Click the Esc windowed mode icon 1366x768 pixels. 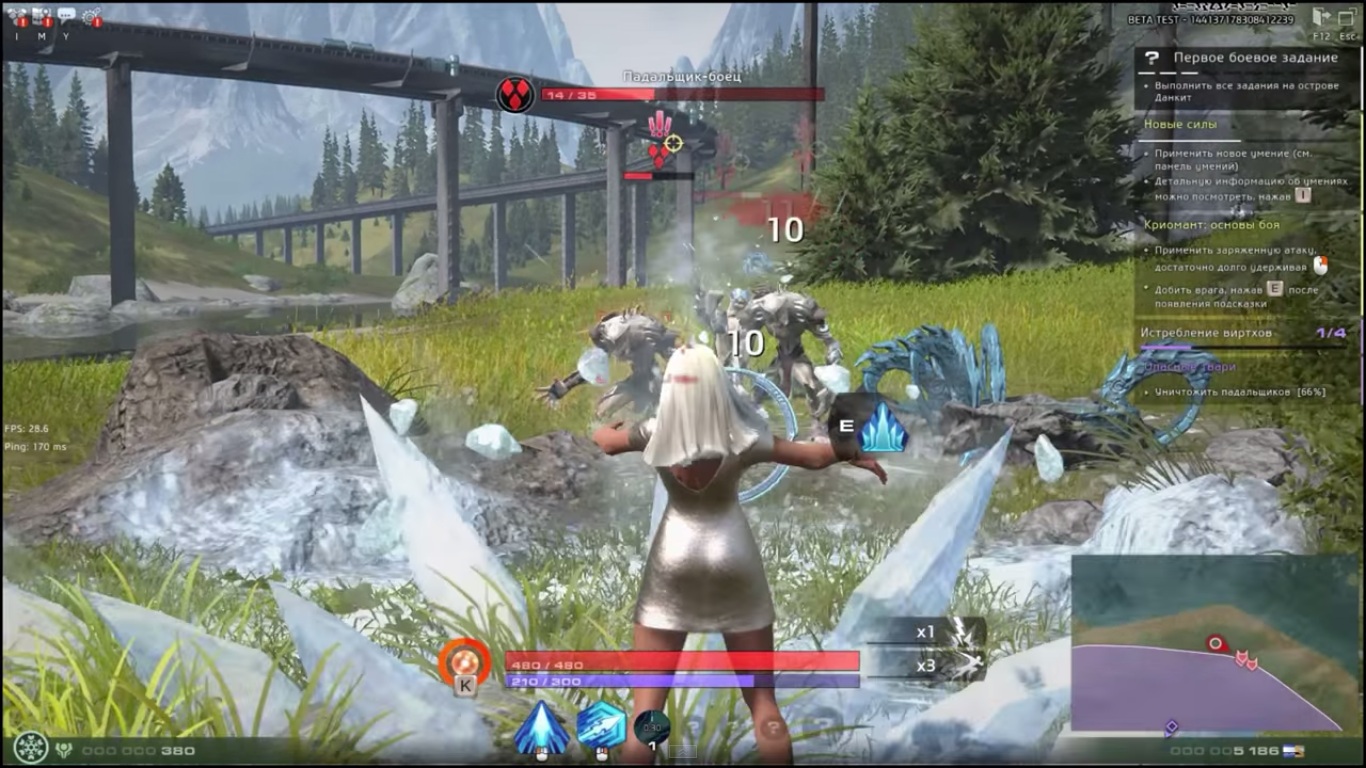pyautogui.click(x=1348, y=19)
